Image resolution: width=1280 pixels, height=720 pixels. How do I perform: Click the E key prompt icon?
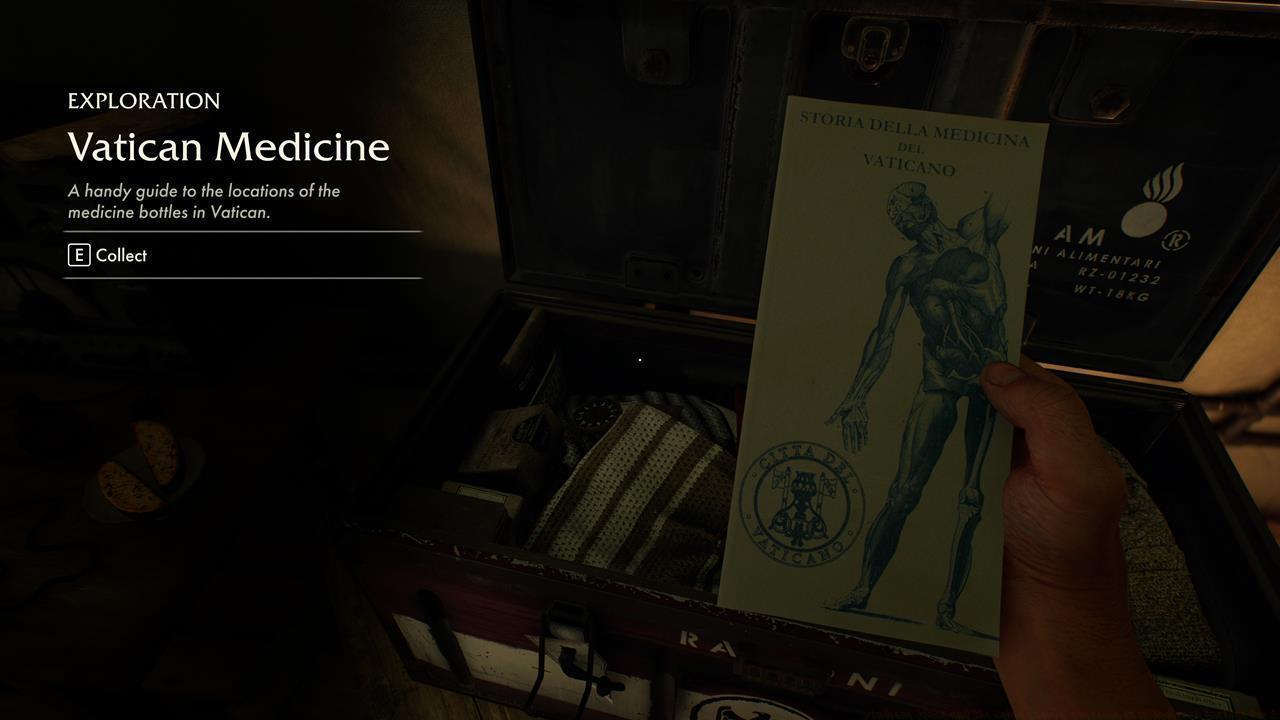[x=77, y=255]
